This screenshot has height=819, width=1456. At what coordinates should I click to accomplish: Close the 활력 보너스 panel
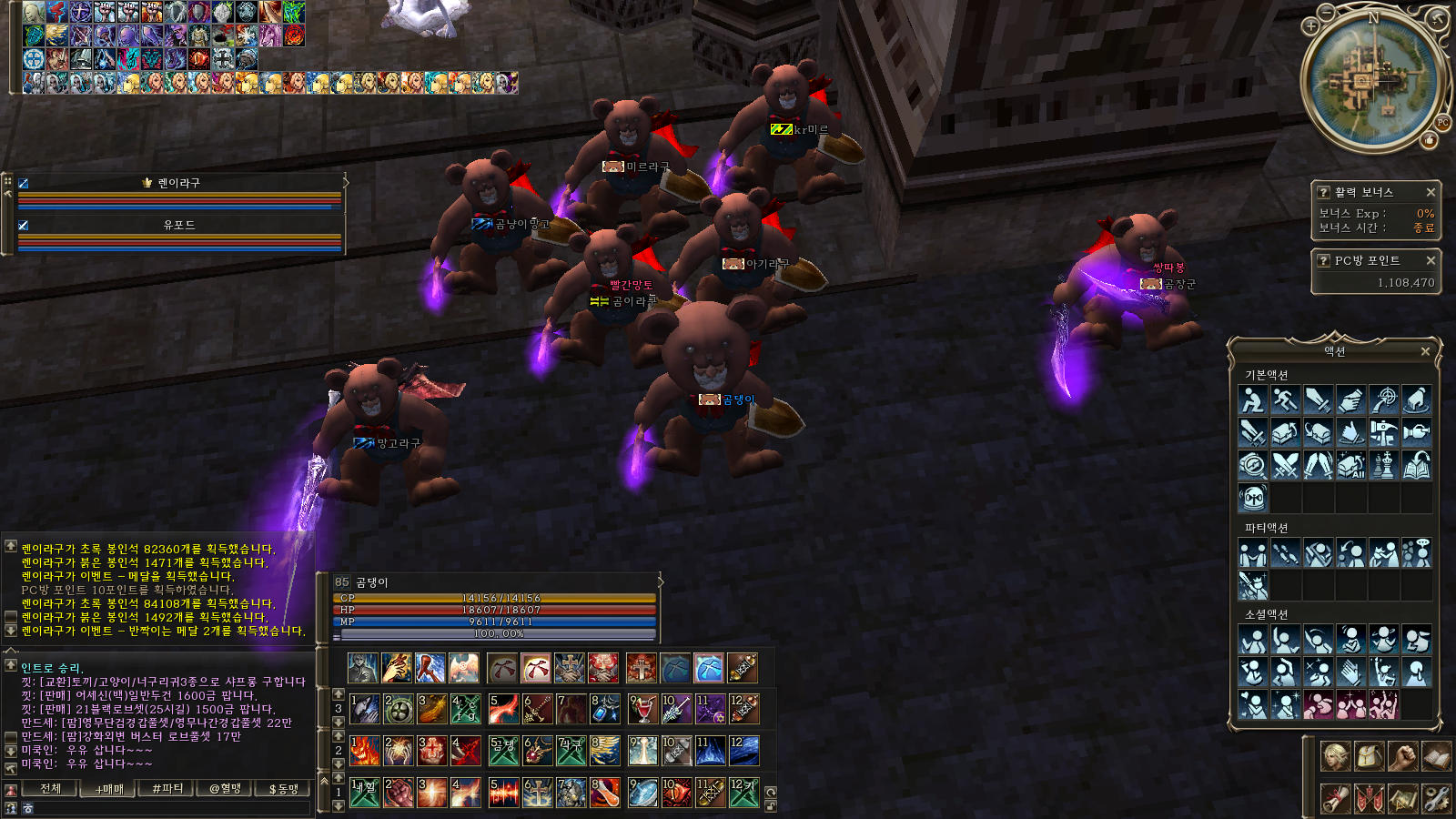coord(1431,192)
